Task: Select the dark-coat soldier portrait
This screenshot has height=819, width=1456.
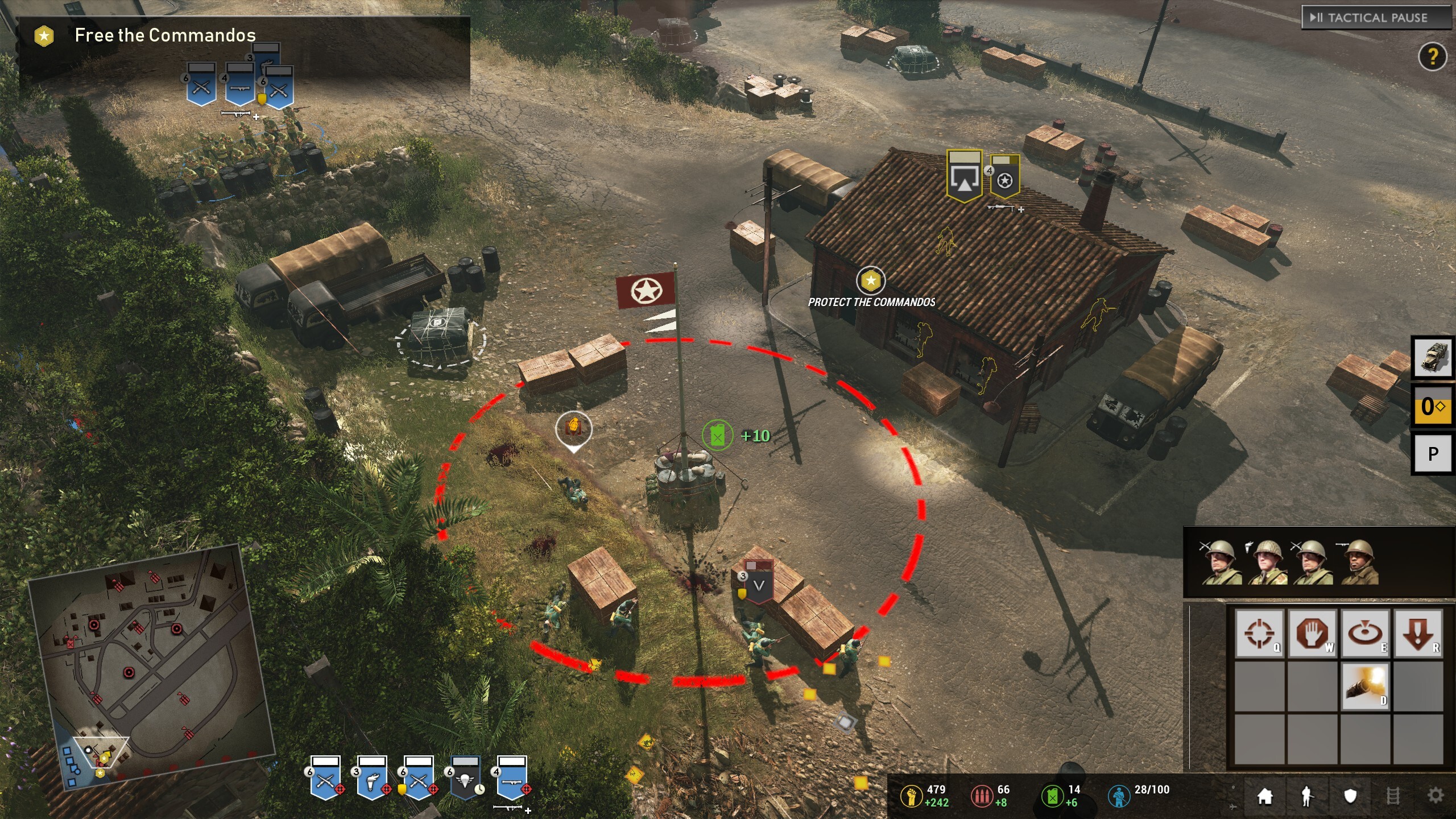Action: [1359, 562]
